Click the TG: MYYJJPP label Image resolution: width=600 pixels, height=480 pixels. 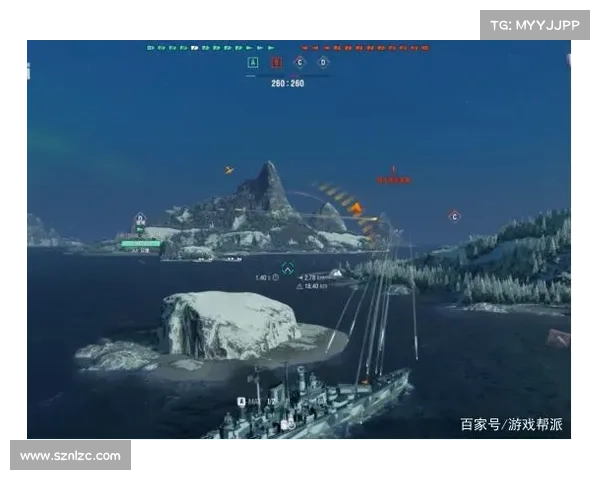pyautogui.click(x=535, y=25)
